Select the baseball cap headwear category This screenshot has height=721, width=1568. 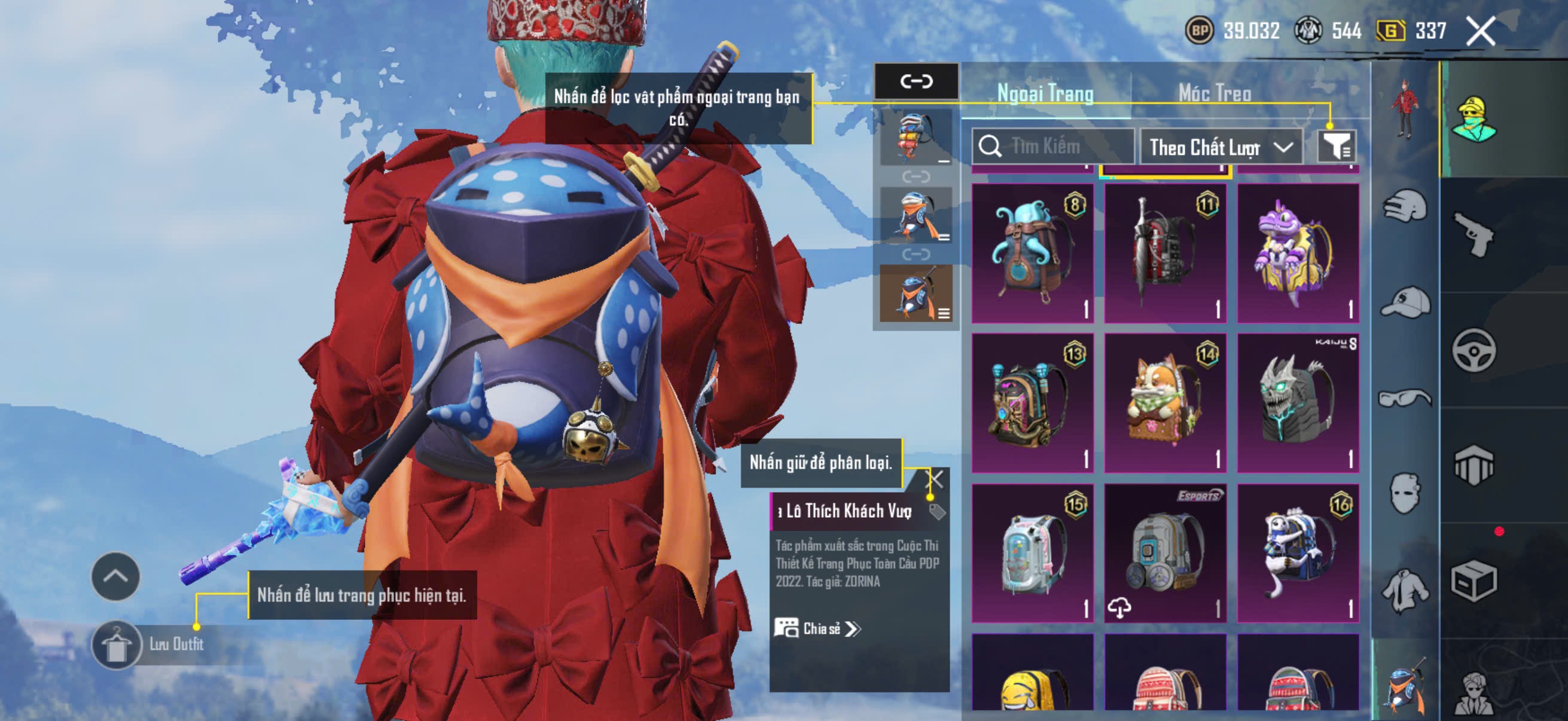pyautogui.click(x=1405, y=303)
